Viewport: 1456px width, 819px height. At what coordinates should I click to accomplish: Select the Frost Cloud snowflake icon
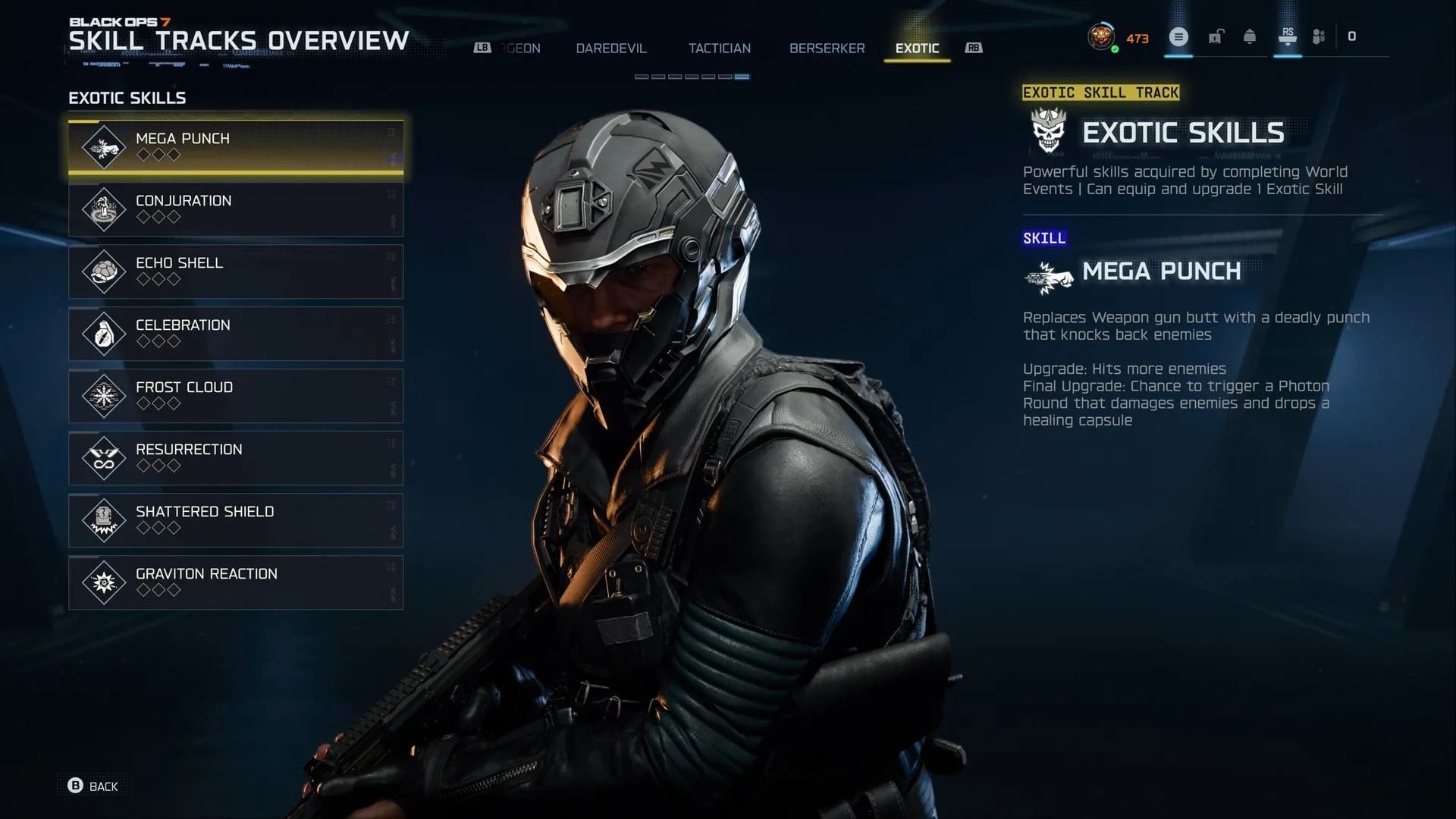104,395
